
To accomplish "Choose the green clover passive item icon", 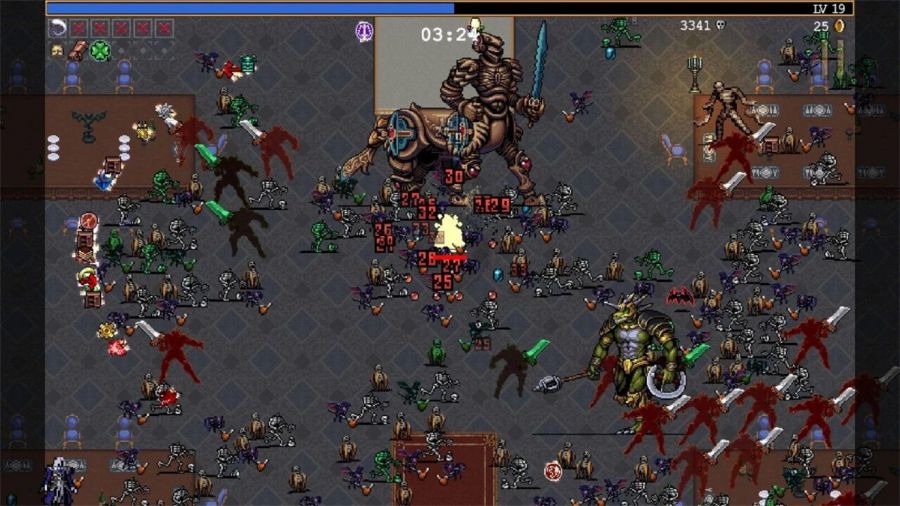I will [100, 50].
